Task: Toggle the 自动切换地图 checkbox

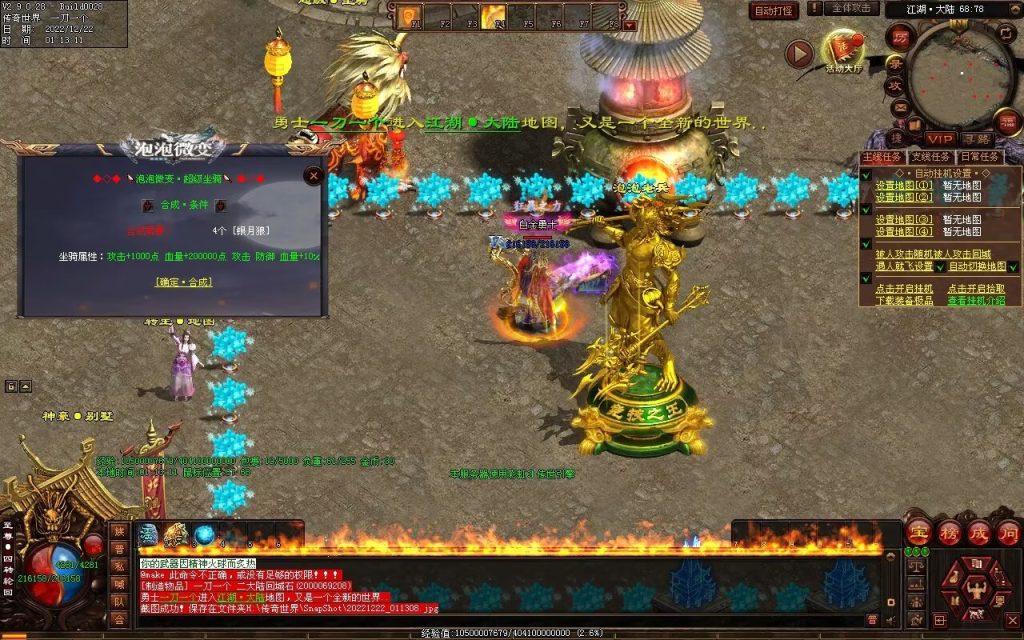Action: [x=1012, y=267]
